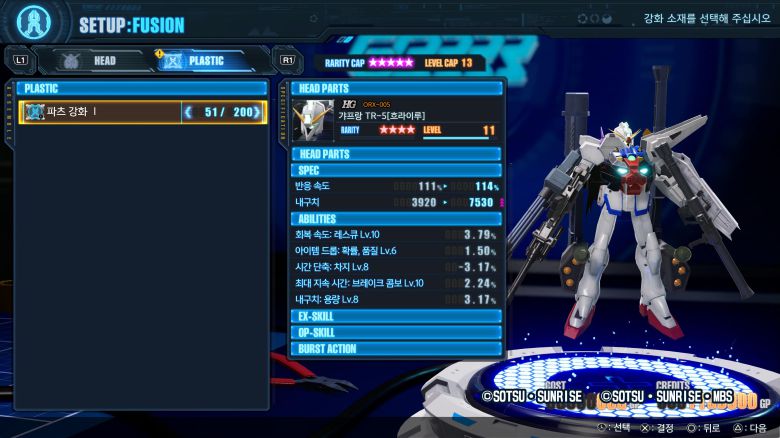This screenshot has height=438, width=780.
Task: Open the BURST ACTION section
Action: (x=397, y=349)
